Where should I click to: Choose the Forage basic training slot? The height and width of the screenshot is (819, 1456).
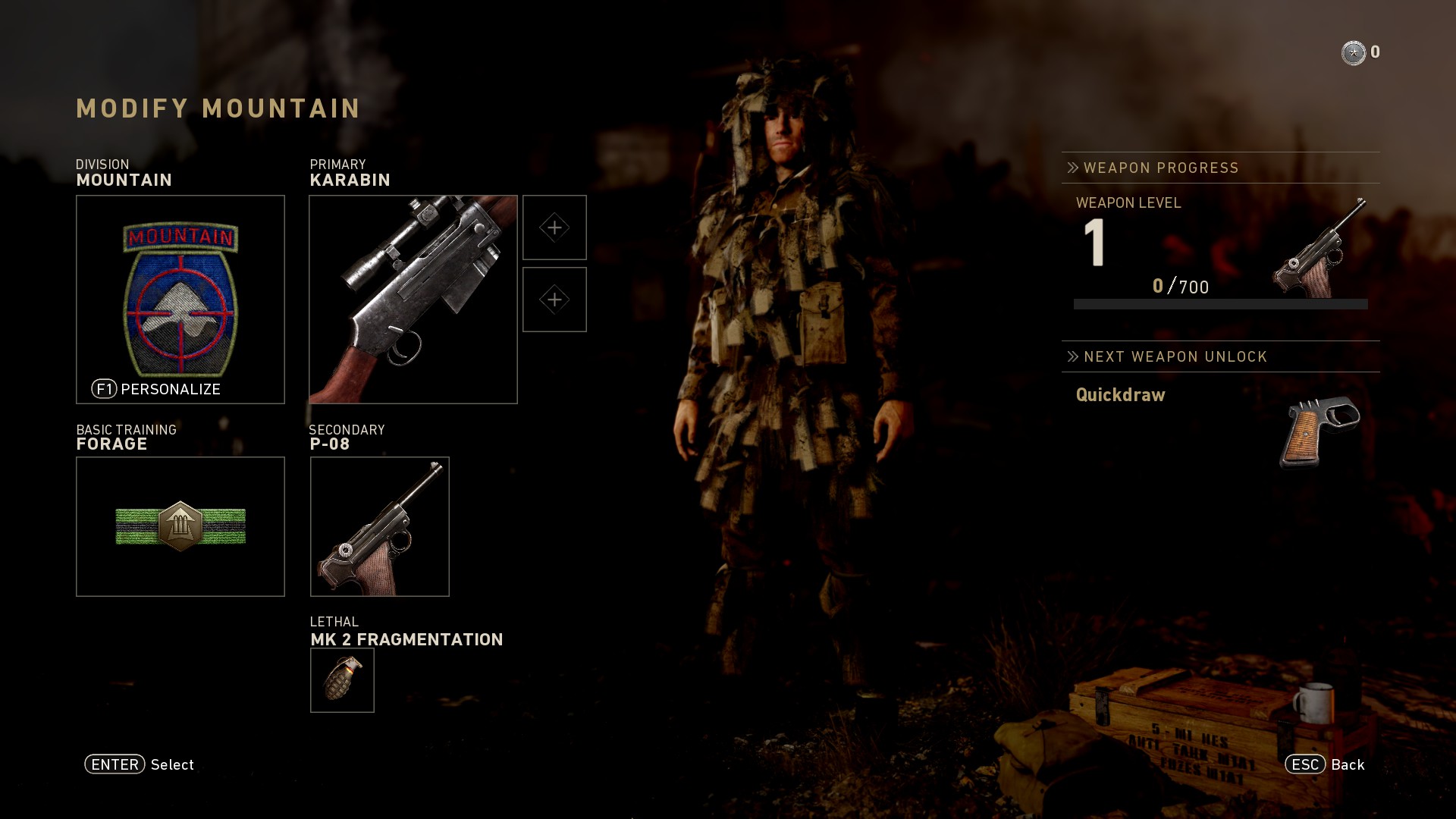coord(180,526)
